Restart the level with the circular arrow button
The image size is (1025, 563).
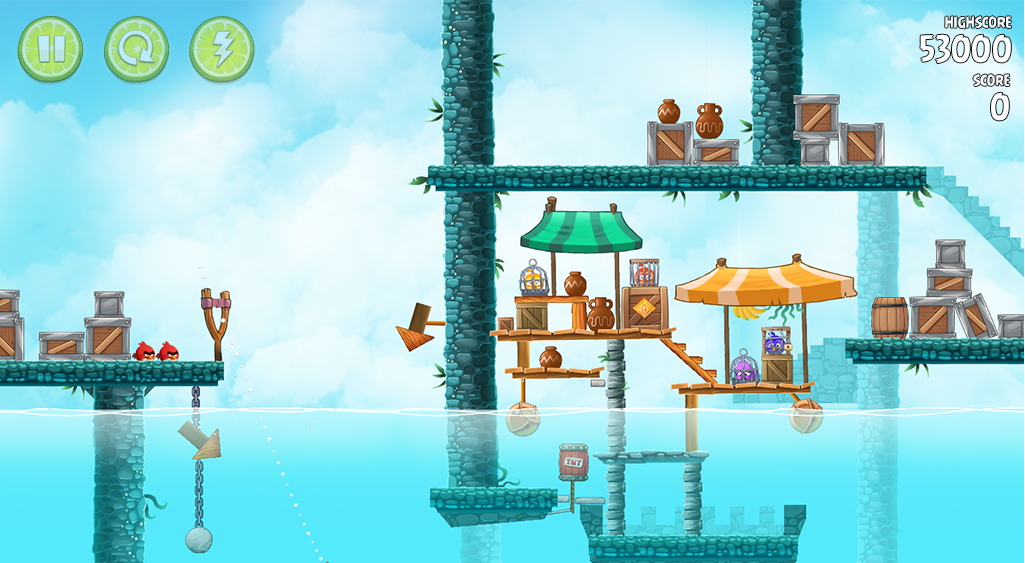pyautogui.click(x=136, y=49)
